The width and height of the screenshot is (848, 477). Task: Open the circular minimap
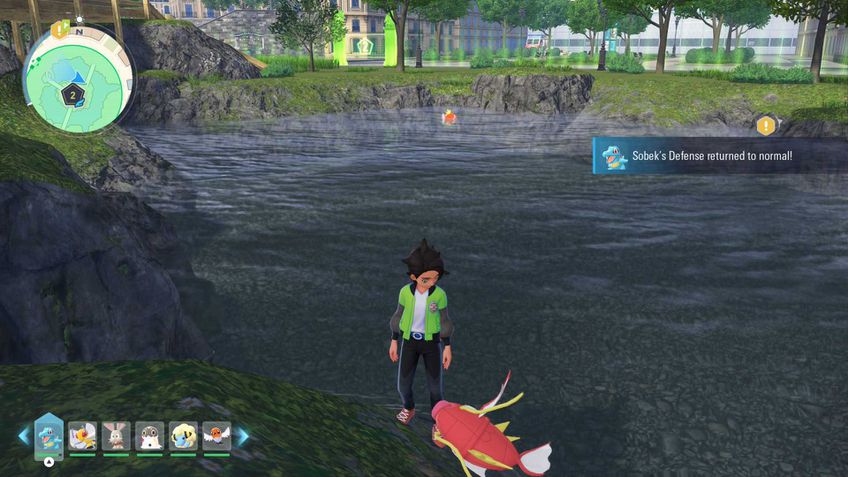(x=77, y=79)
